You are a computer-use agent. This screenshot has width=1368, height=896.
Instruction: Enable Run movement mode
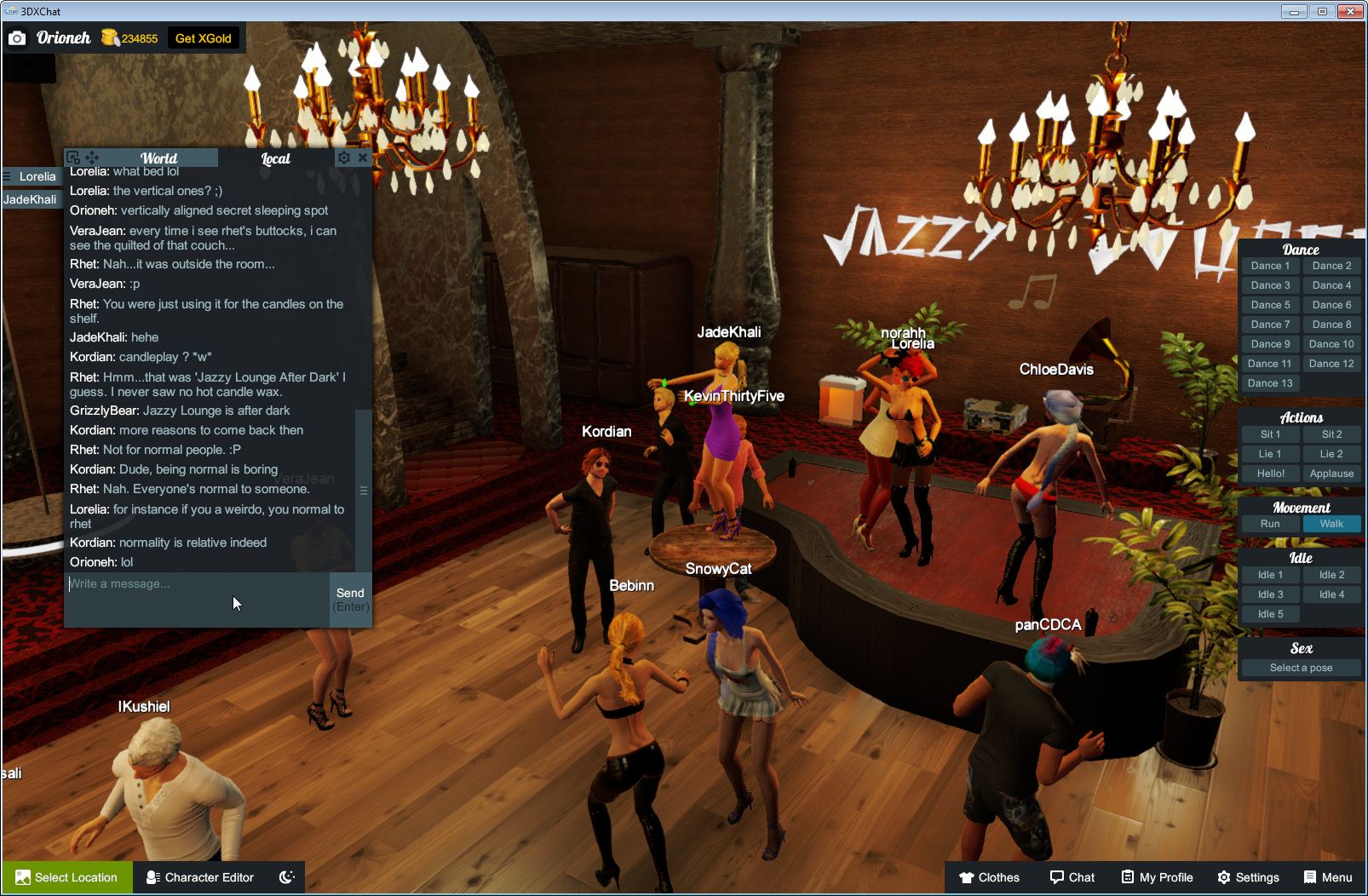[1270, 524]
